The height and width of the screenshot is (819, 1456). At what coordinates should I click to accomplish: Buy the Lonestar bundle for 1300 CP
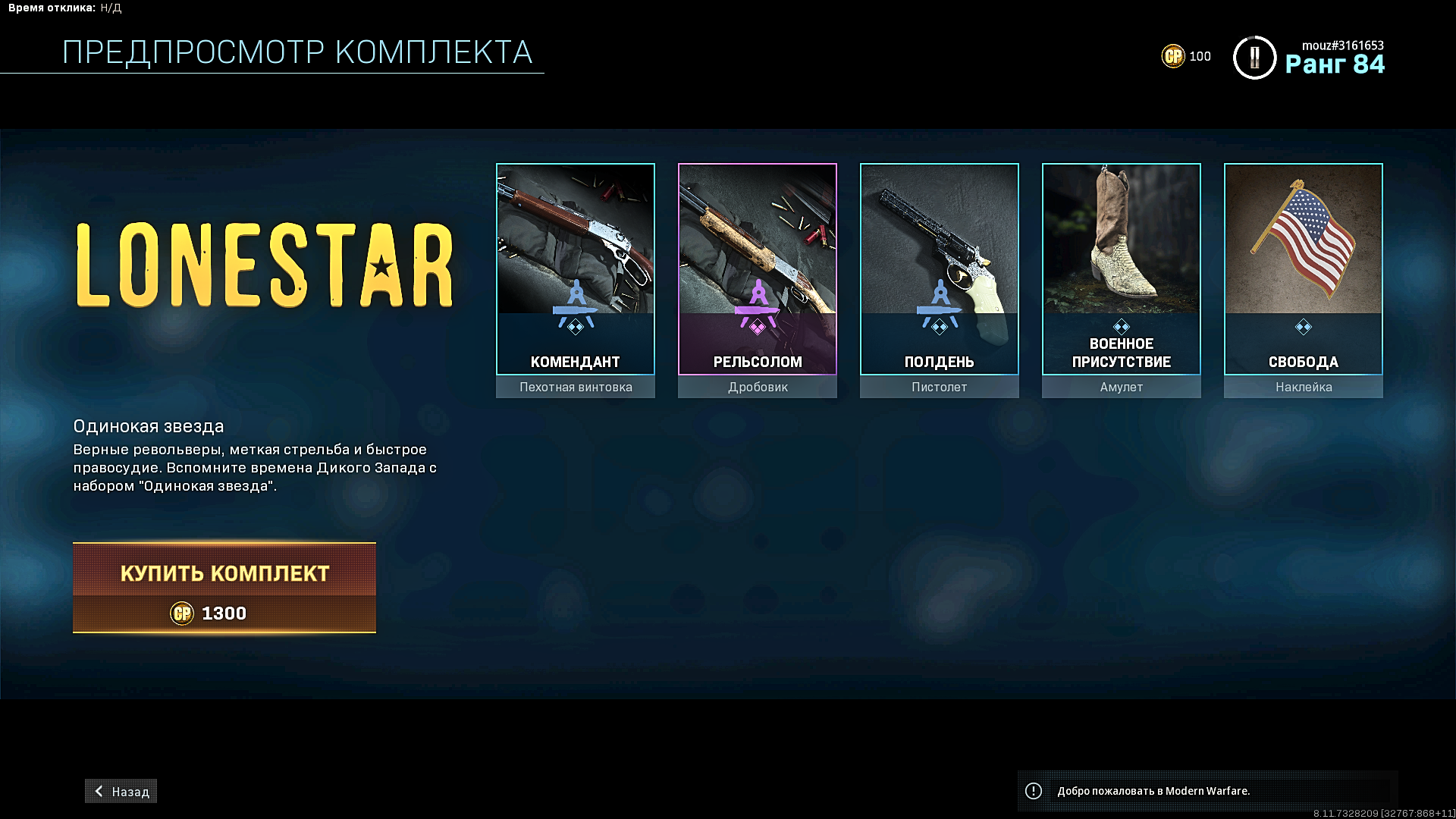224,588
